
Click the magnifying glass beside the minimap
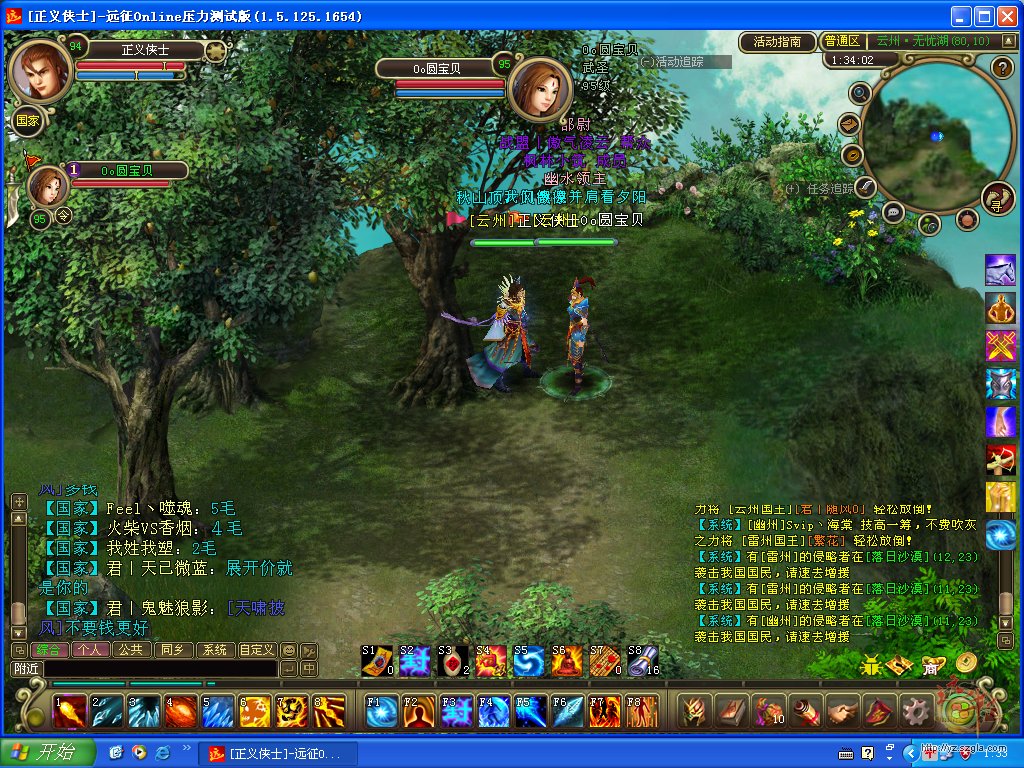point(859,93)
